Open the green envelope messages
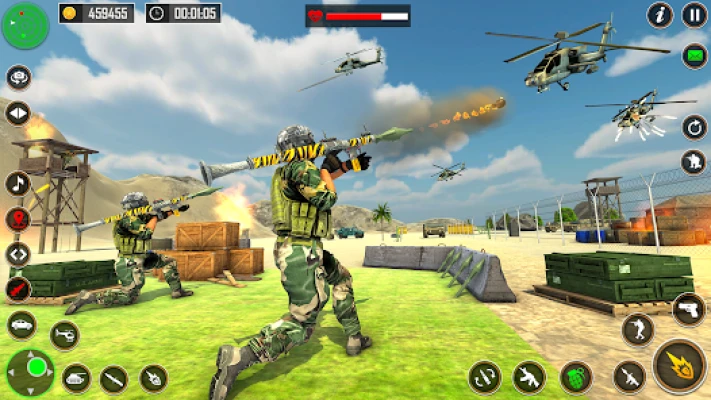 click(694, 56)
